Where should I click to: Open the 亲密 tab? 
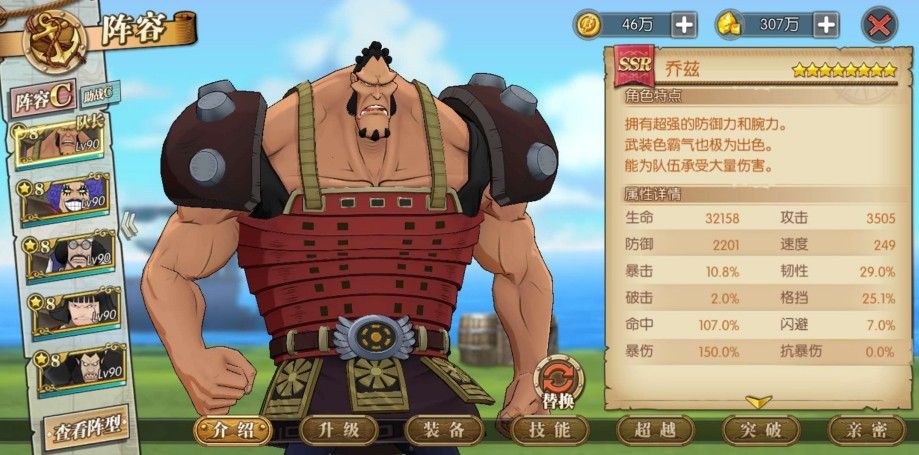click(866, 430)
